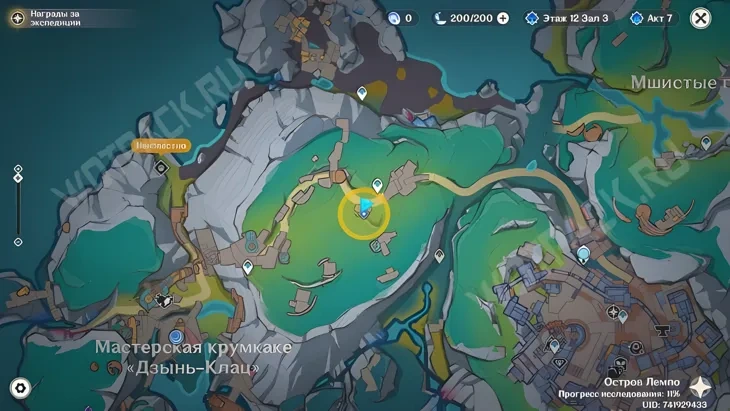Zoom in using the map zoom slider's plus

pos(18,169)
